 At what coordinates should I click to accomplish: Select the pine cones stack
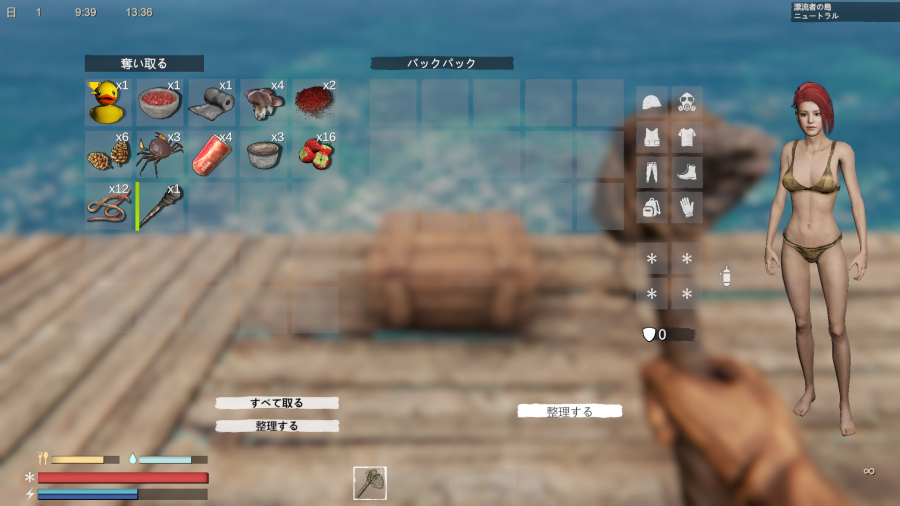(x=108, y=154)
